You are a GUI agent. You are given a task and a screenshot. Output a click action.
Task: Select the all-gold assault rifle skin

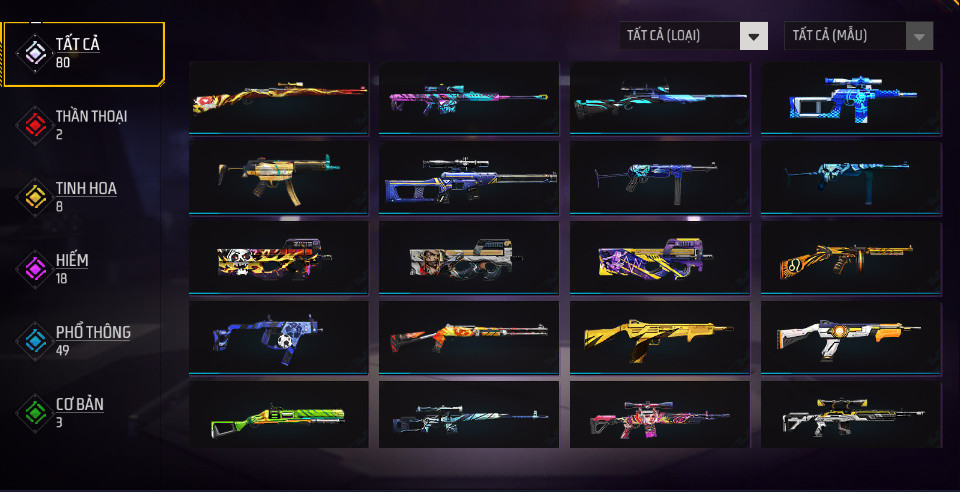(x=660, y=337)
